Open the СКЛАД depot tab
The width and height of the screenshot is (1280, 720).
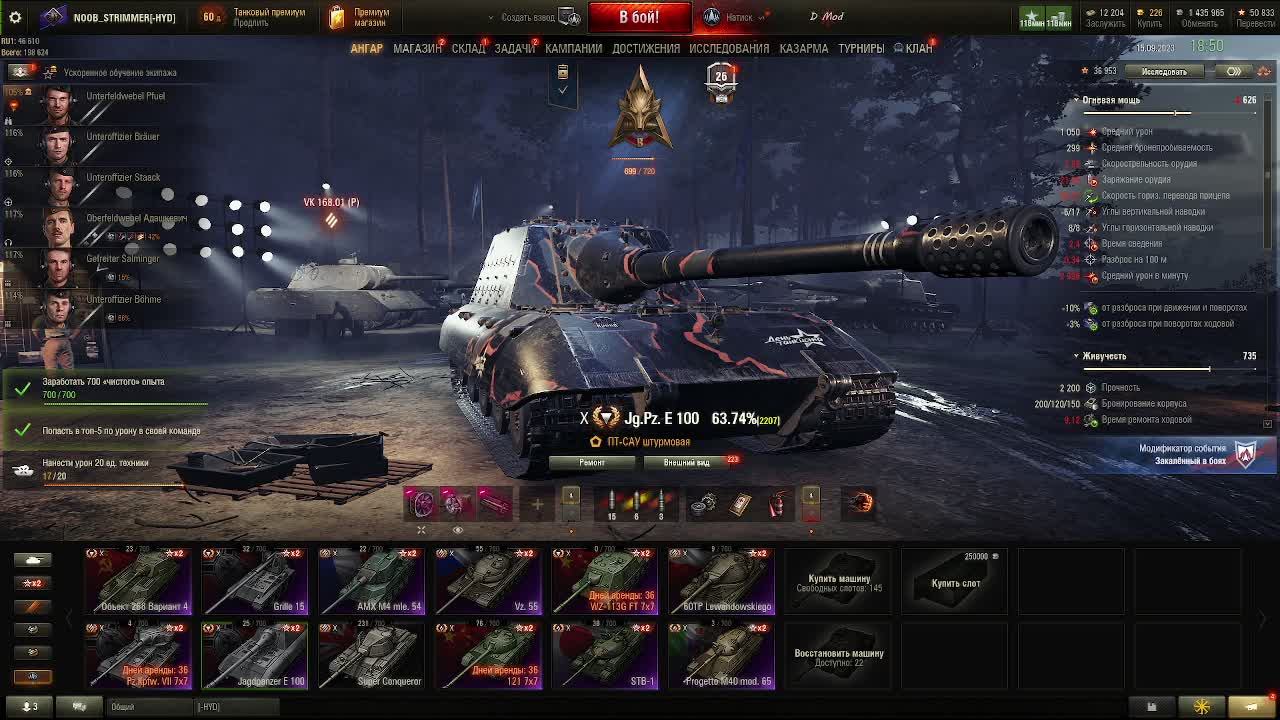(x=468, y=48)
